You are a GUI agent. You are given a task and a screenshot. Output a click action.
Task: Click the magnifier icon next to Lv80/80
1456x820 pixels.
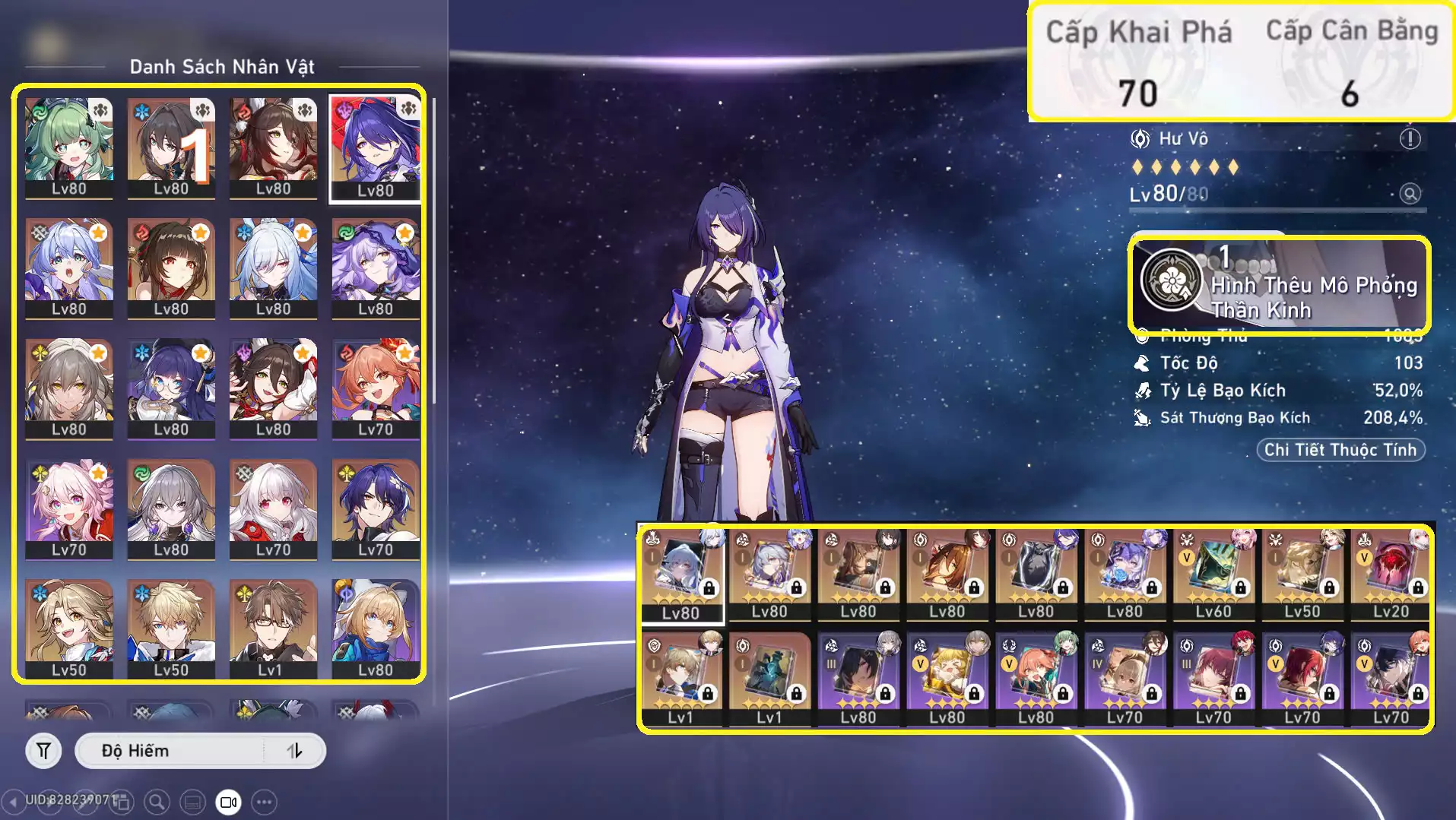tap(1410, 194)
